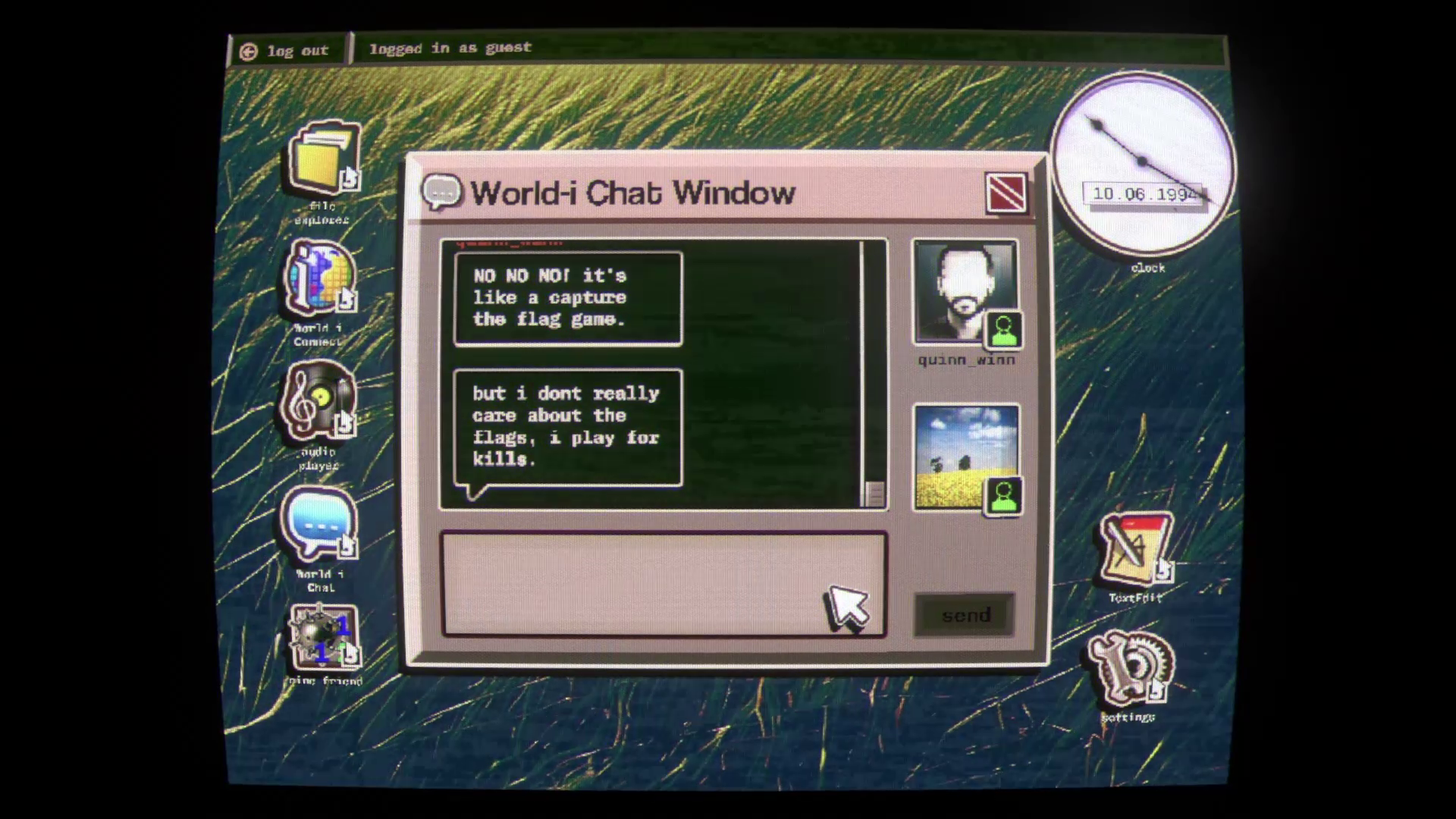Image resolution: width=1456 pixels, height=819 pixels.
Task: Select quinn_winn's profile picture
Action: click(965, 292)
